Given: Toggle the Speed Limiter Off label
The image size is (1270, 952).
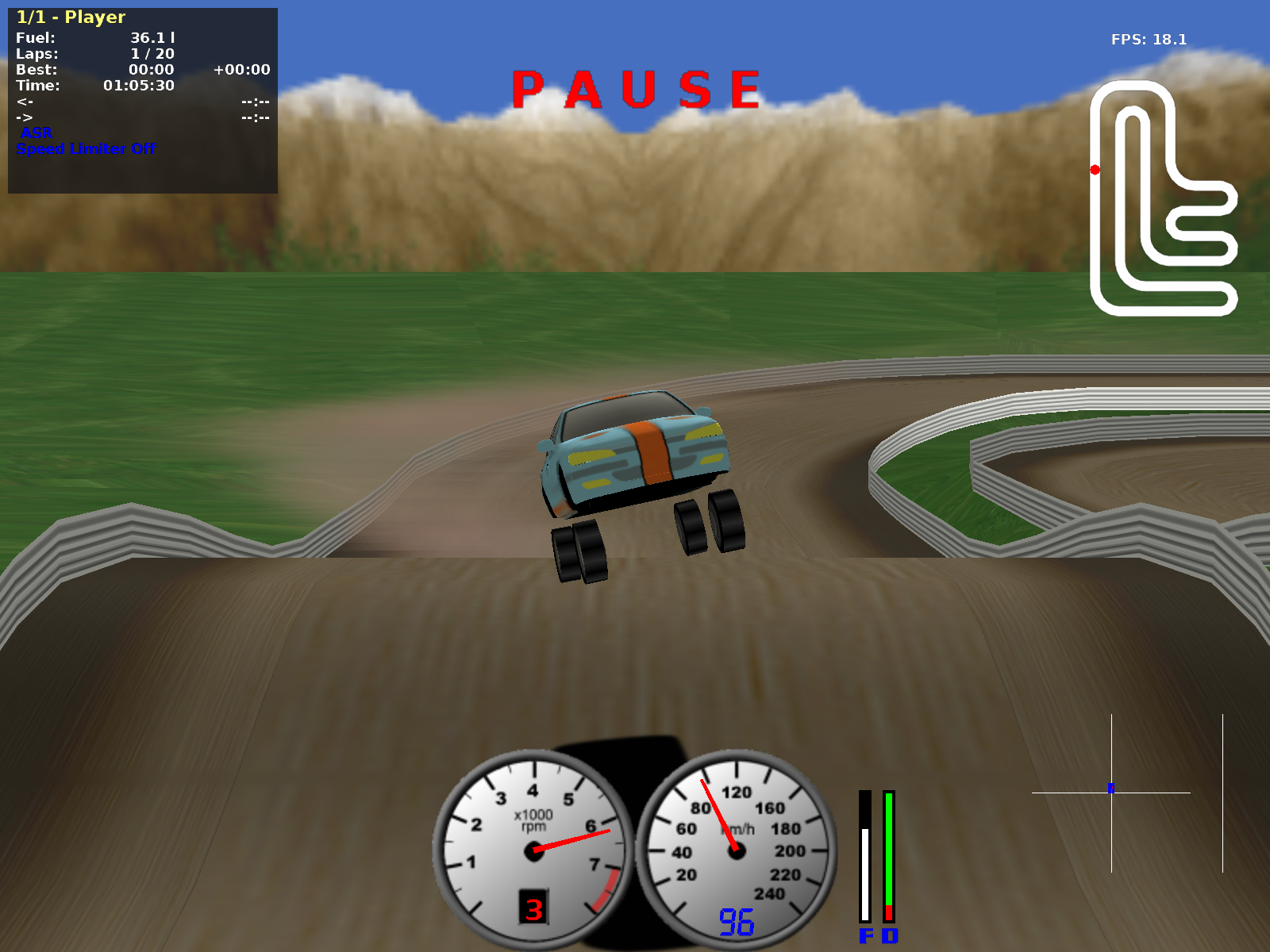Looking at the screenshot, I should (x=86, y=148).
